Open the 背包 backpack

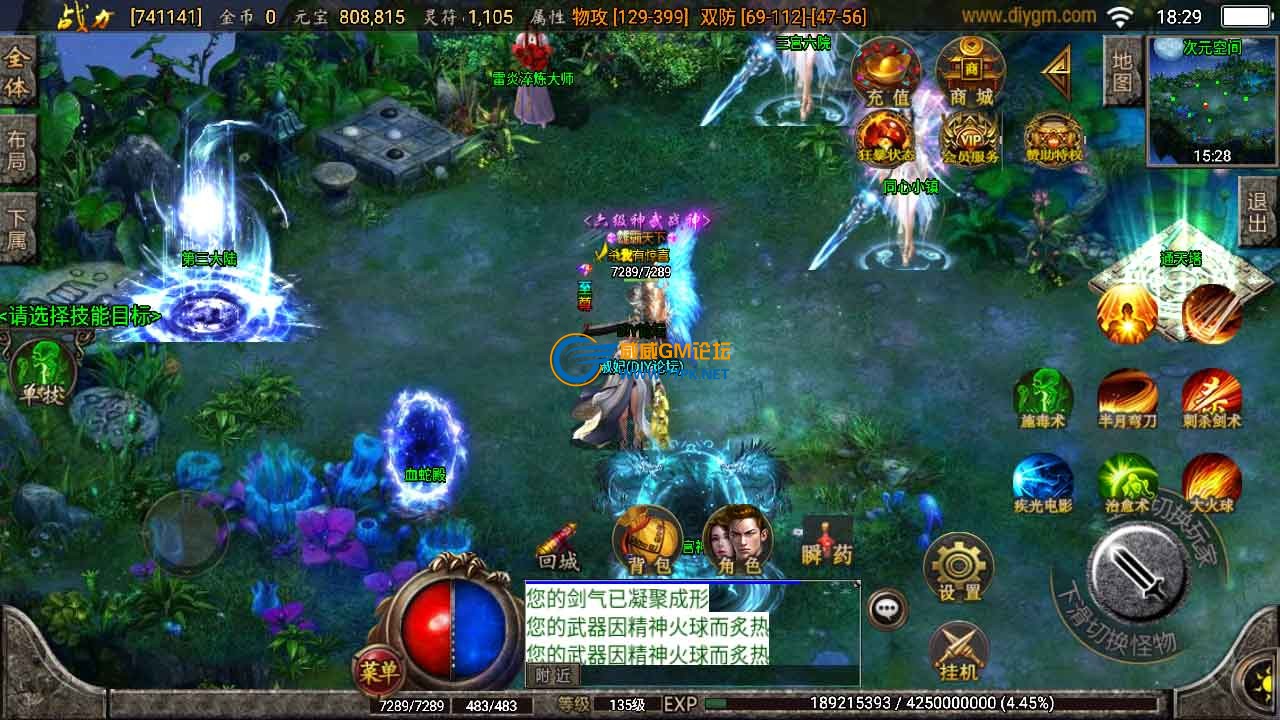pyautogui.click(x=648, y=541)
